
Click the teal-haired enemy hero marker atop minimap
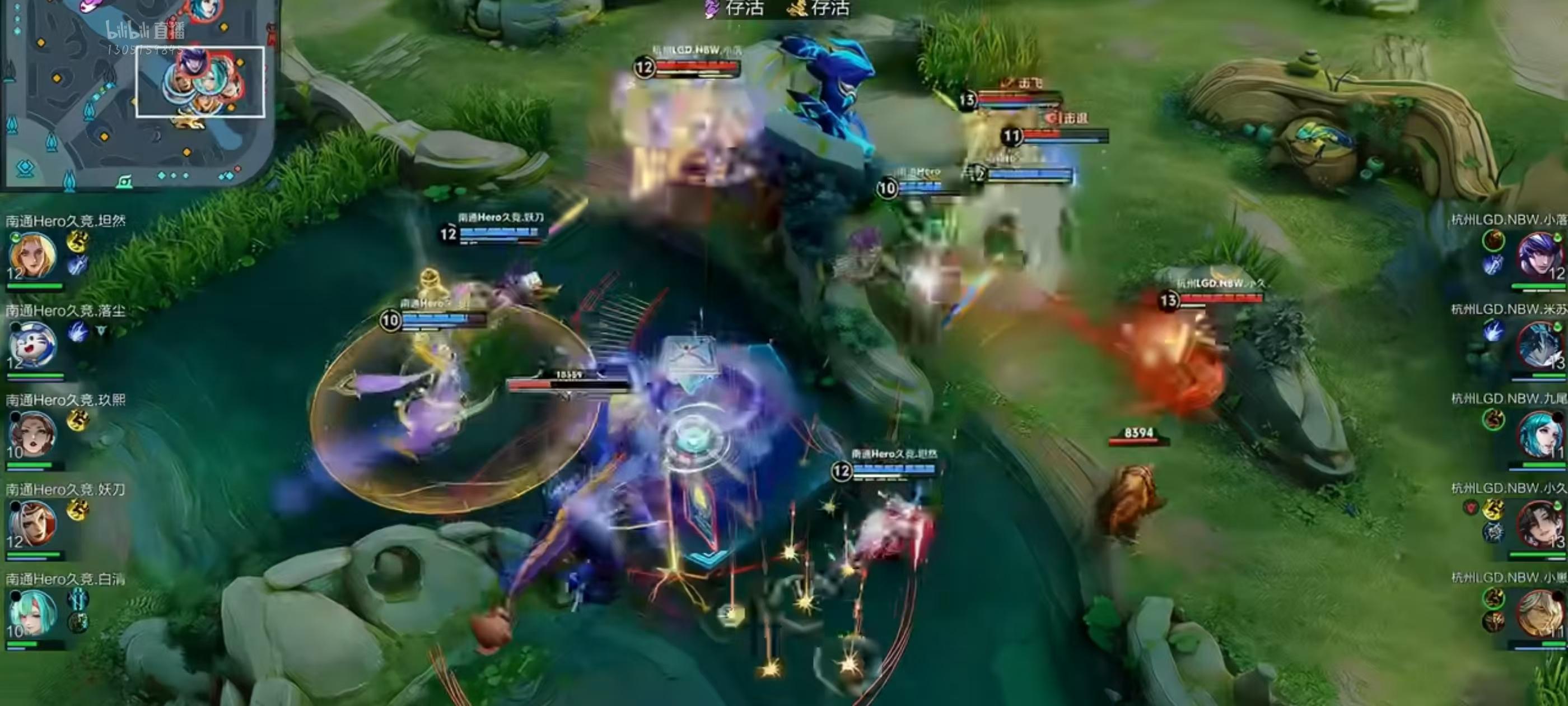pyautogui.click(x=204, y=10)
